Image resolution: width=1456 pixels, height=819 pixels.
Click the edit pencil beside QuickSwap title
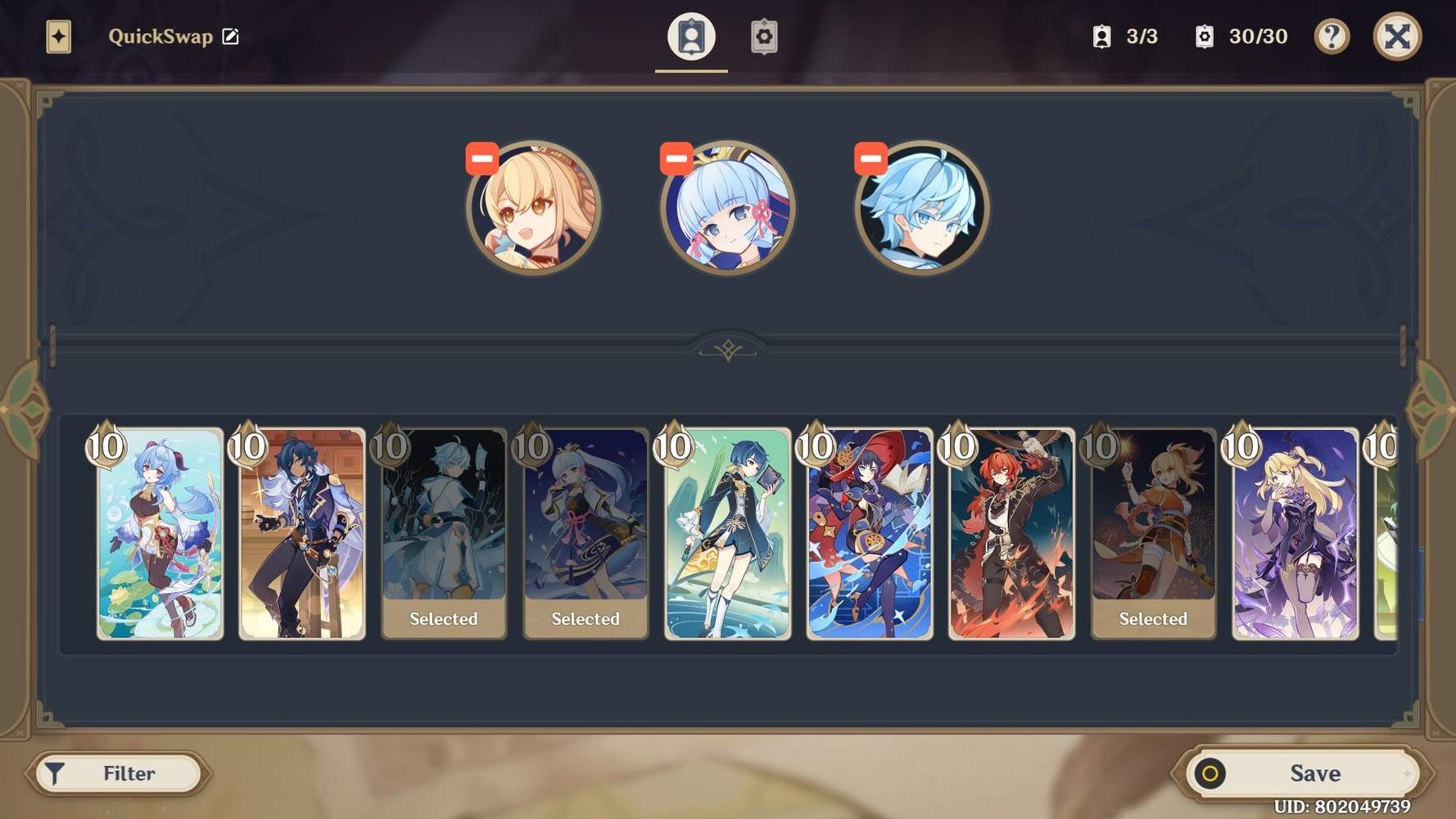(x=232, y=36)
